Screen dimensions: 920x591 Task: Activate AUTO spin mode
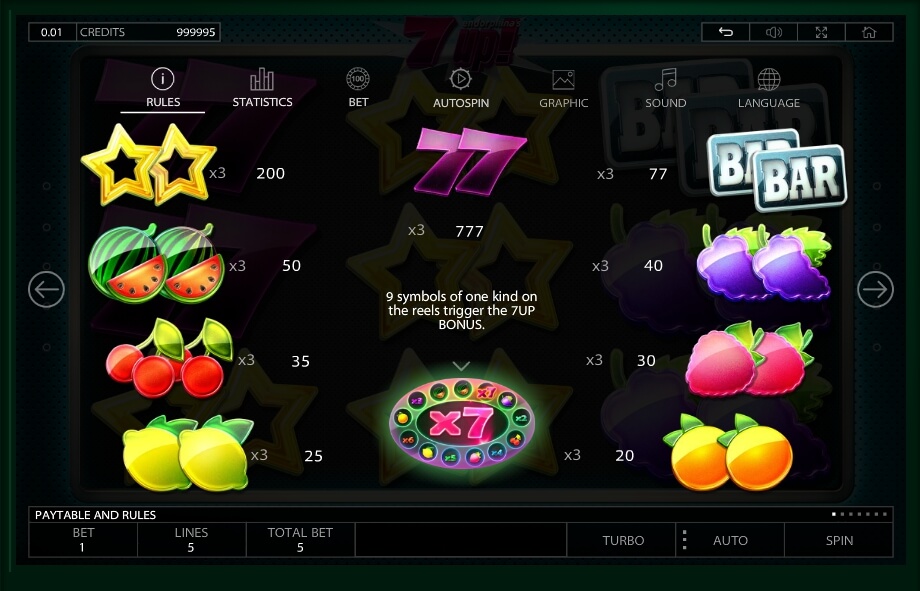click(730, 540)
